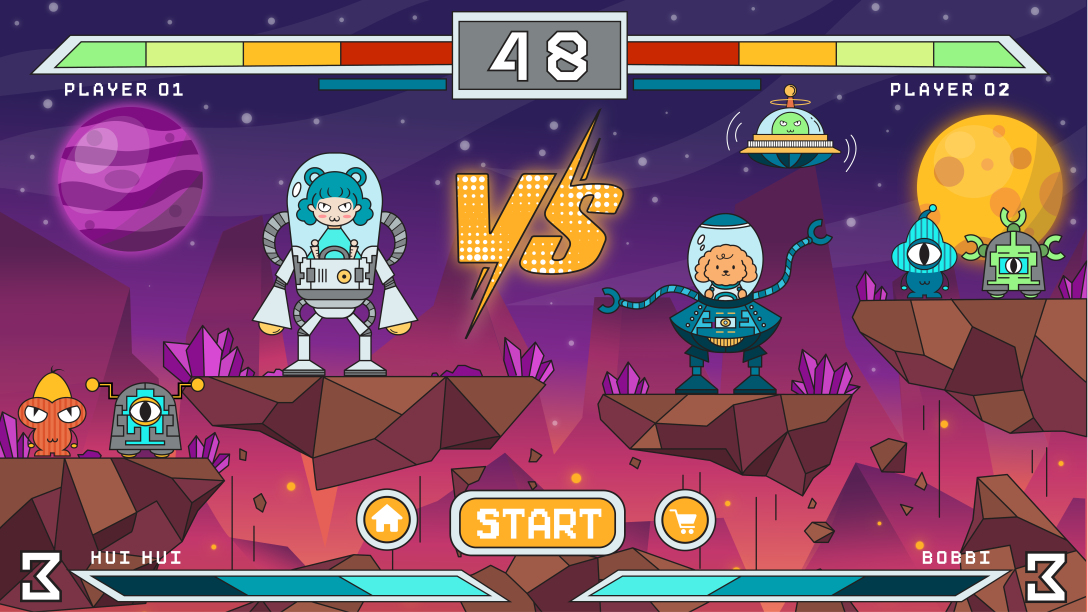Screen dimensions: 1088x612
Task: Click the orange START button
Action: (537, 523)
